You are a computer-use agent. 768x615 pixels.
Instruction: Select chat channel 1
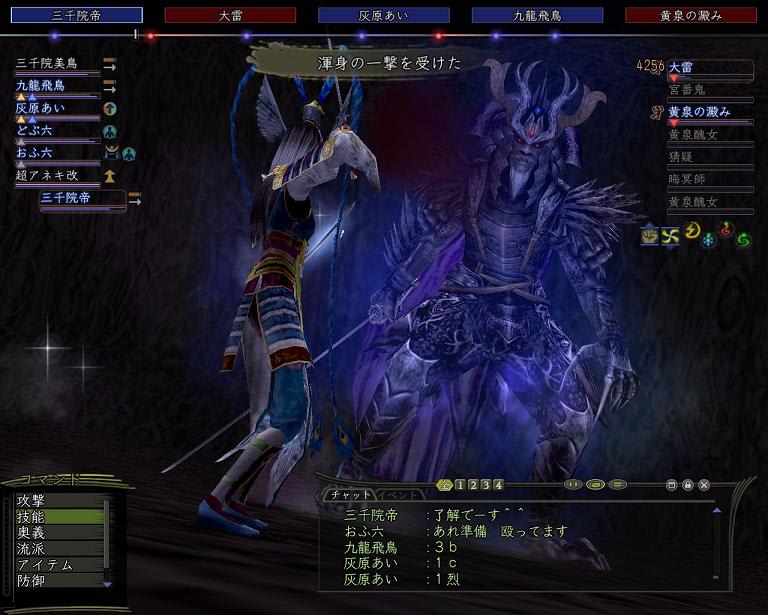point(459,485)
